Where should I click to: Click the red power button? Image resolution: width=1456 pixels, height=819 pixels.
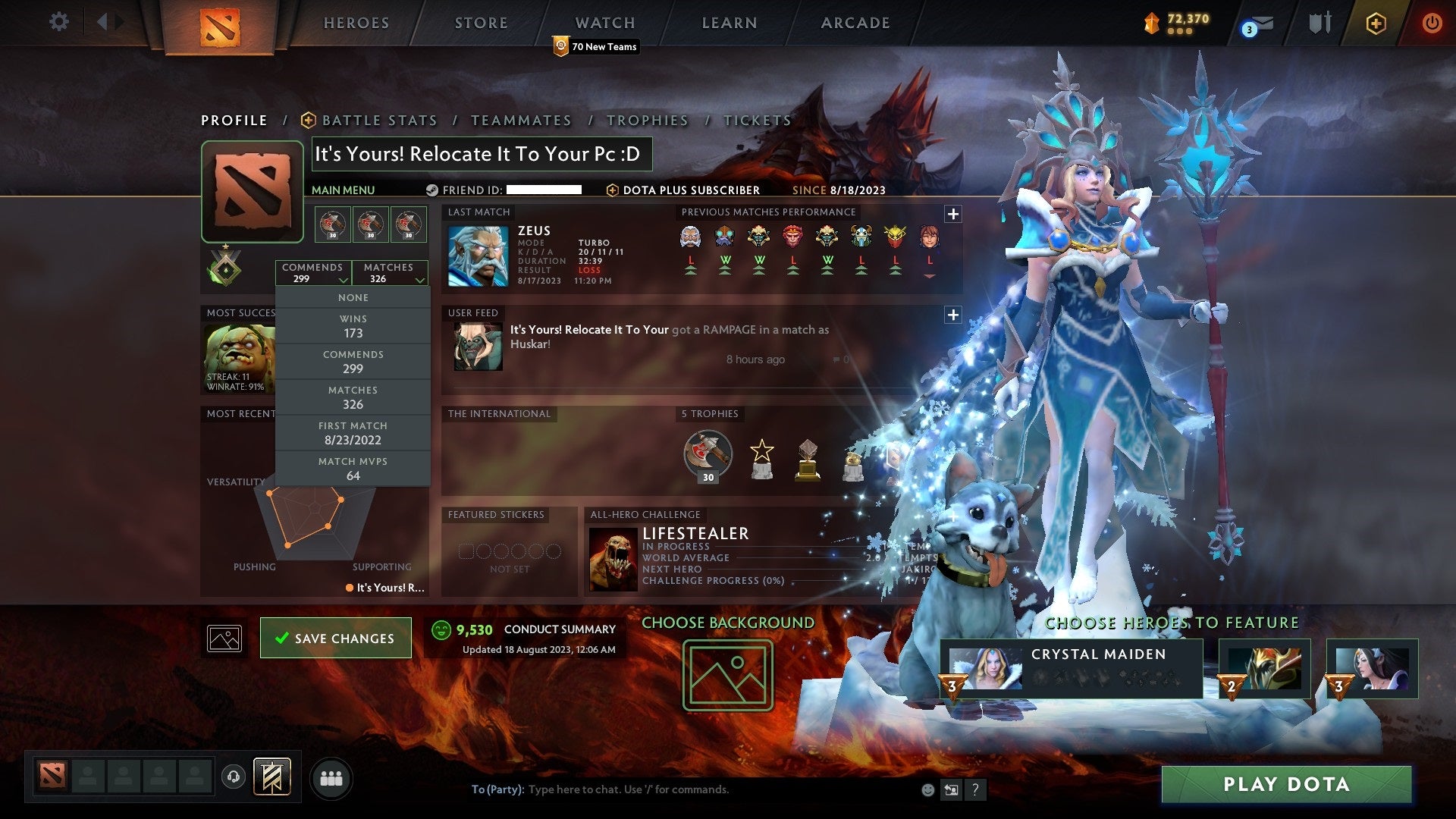(1432, 22)
